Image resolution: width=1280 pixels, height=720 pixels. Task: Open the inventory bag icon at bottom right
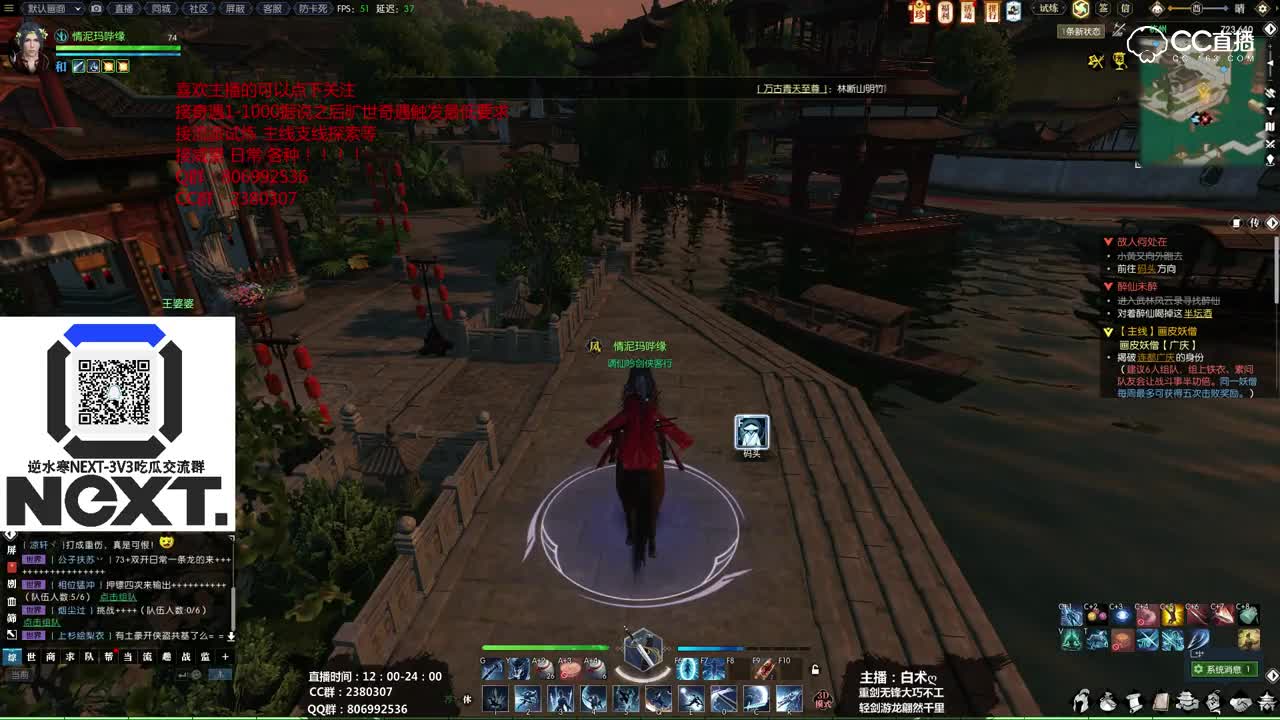coord(1108,702)
